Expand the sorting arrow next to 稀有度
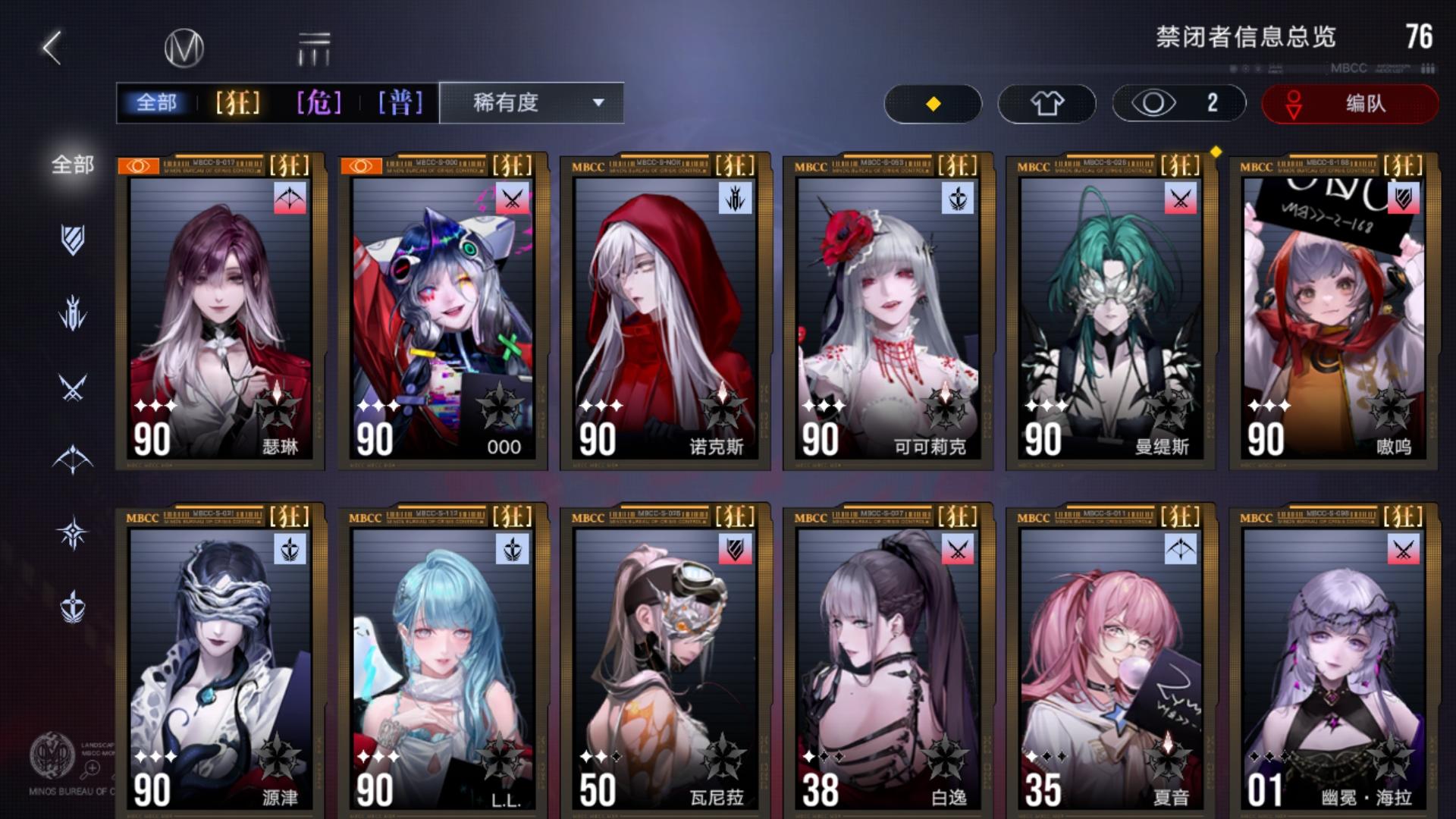 click(x=599, y=104)
